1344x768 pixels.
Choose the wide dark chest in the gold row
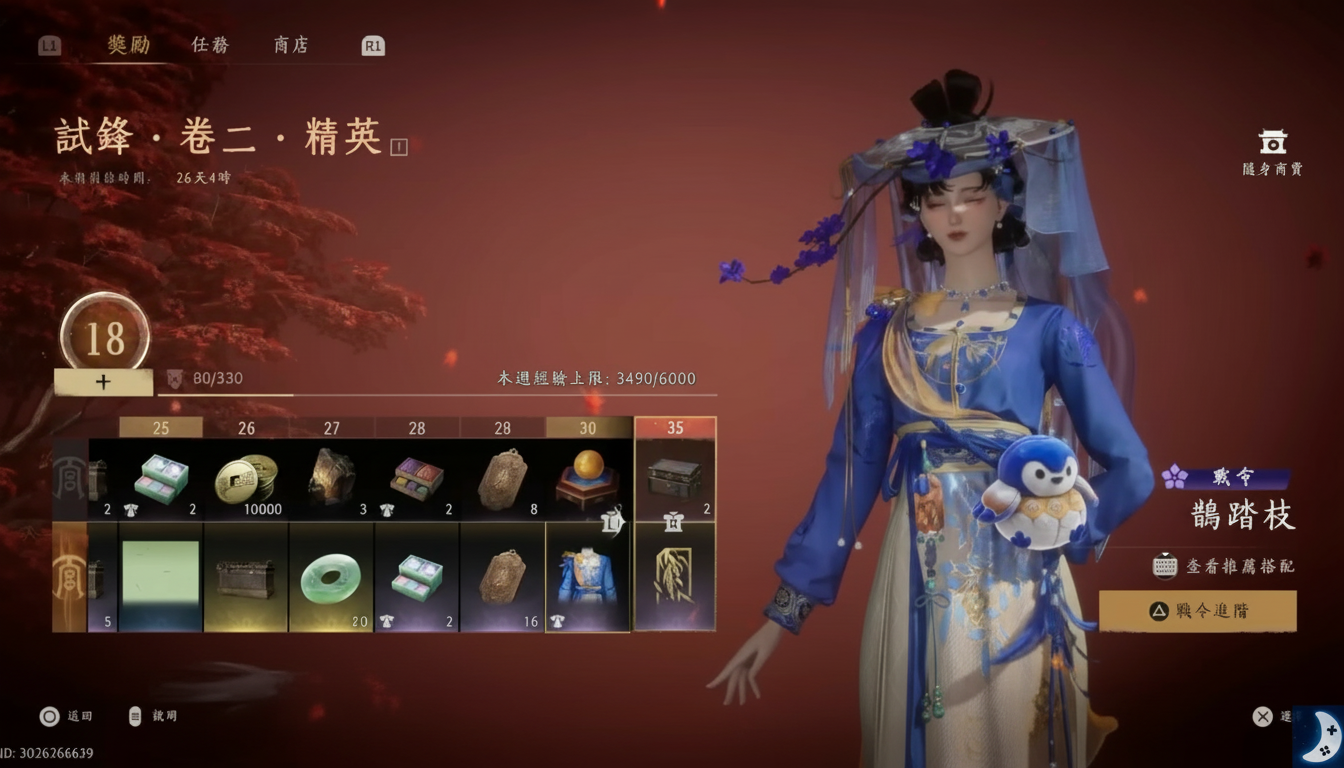click(246, 578)
